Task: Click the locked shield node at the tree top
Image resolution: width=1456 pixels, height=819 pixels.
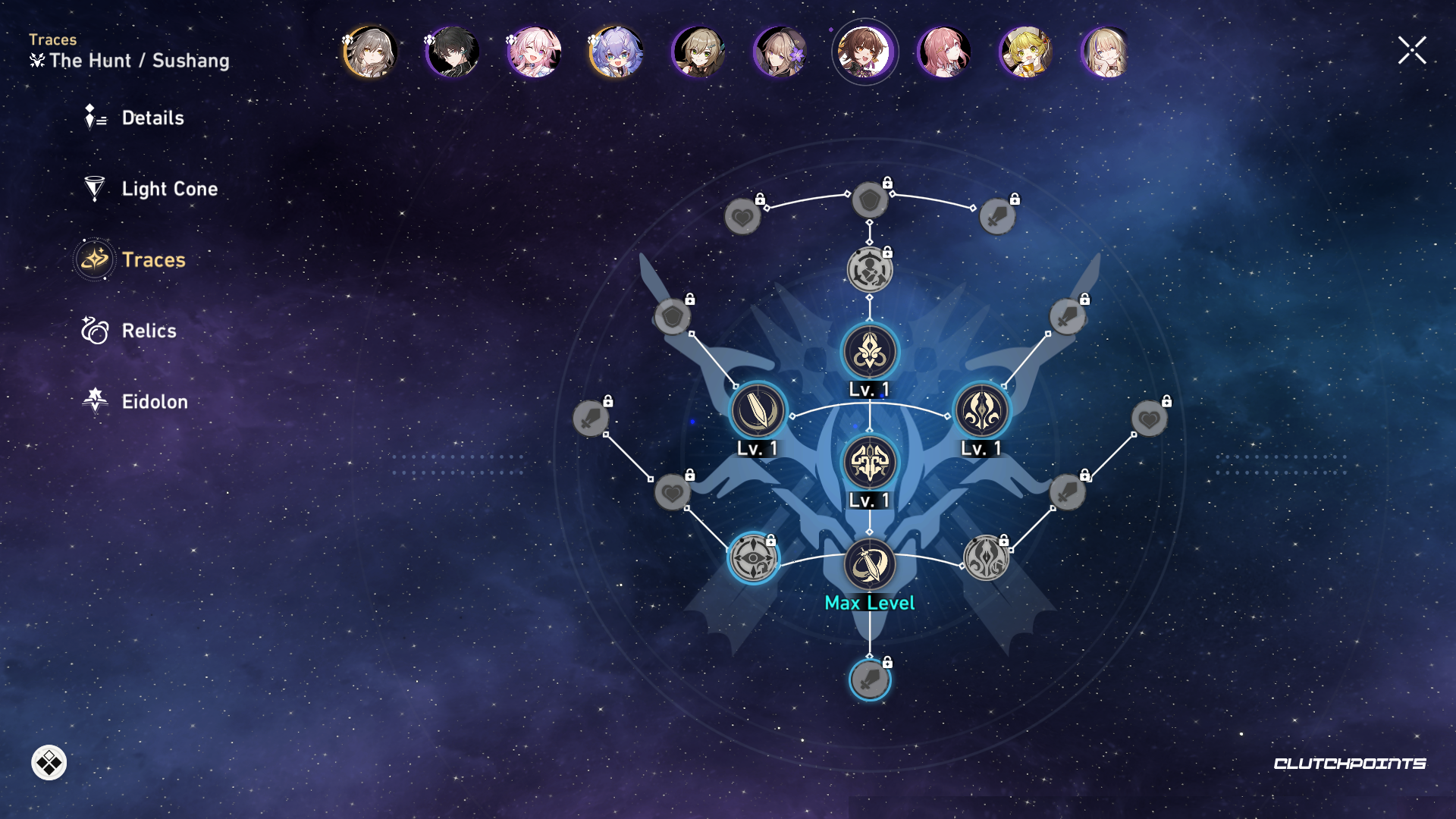Action: 870,201
